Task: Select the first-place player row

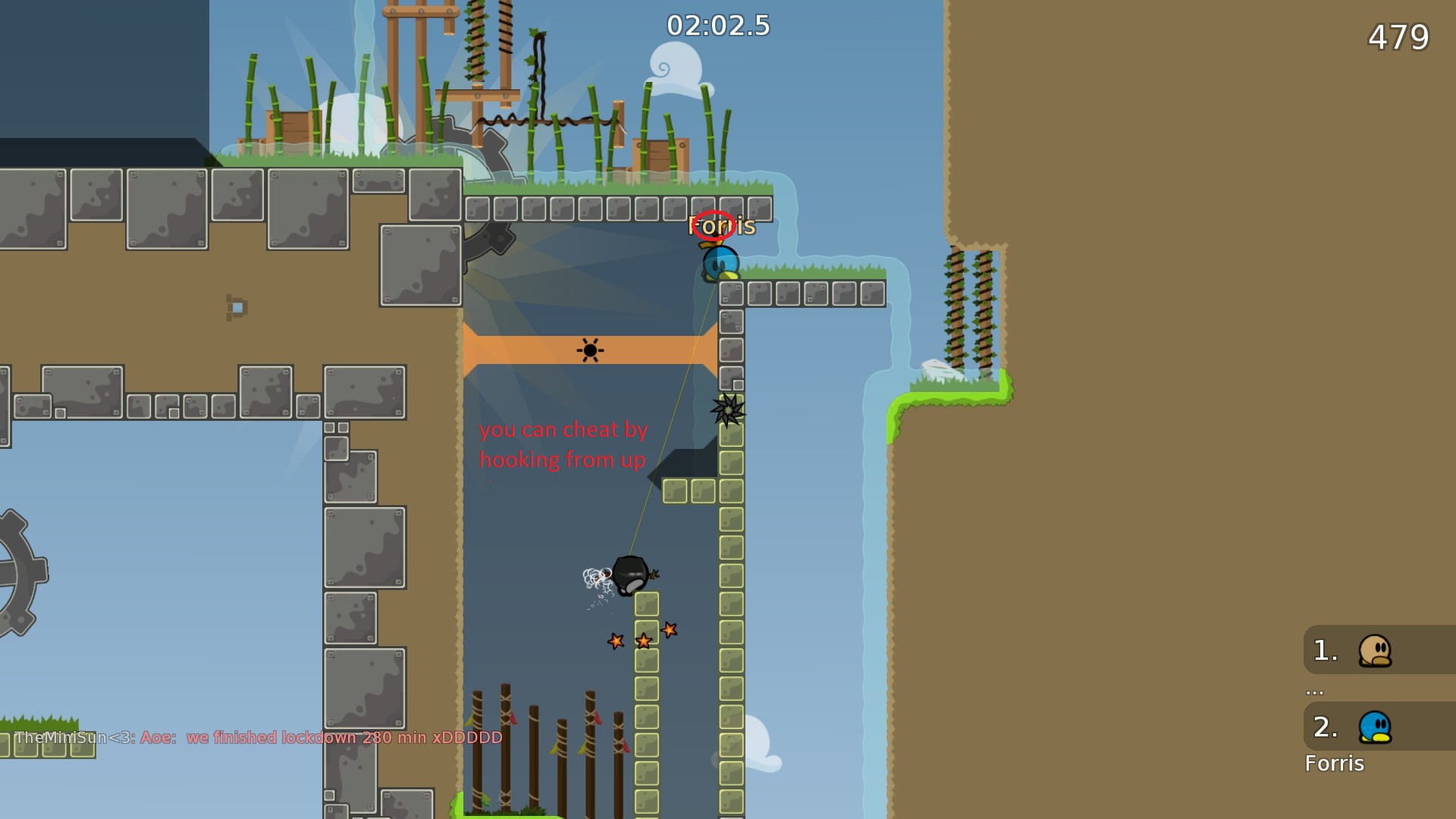Action: point(1377,651)
